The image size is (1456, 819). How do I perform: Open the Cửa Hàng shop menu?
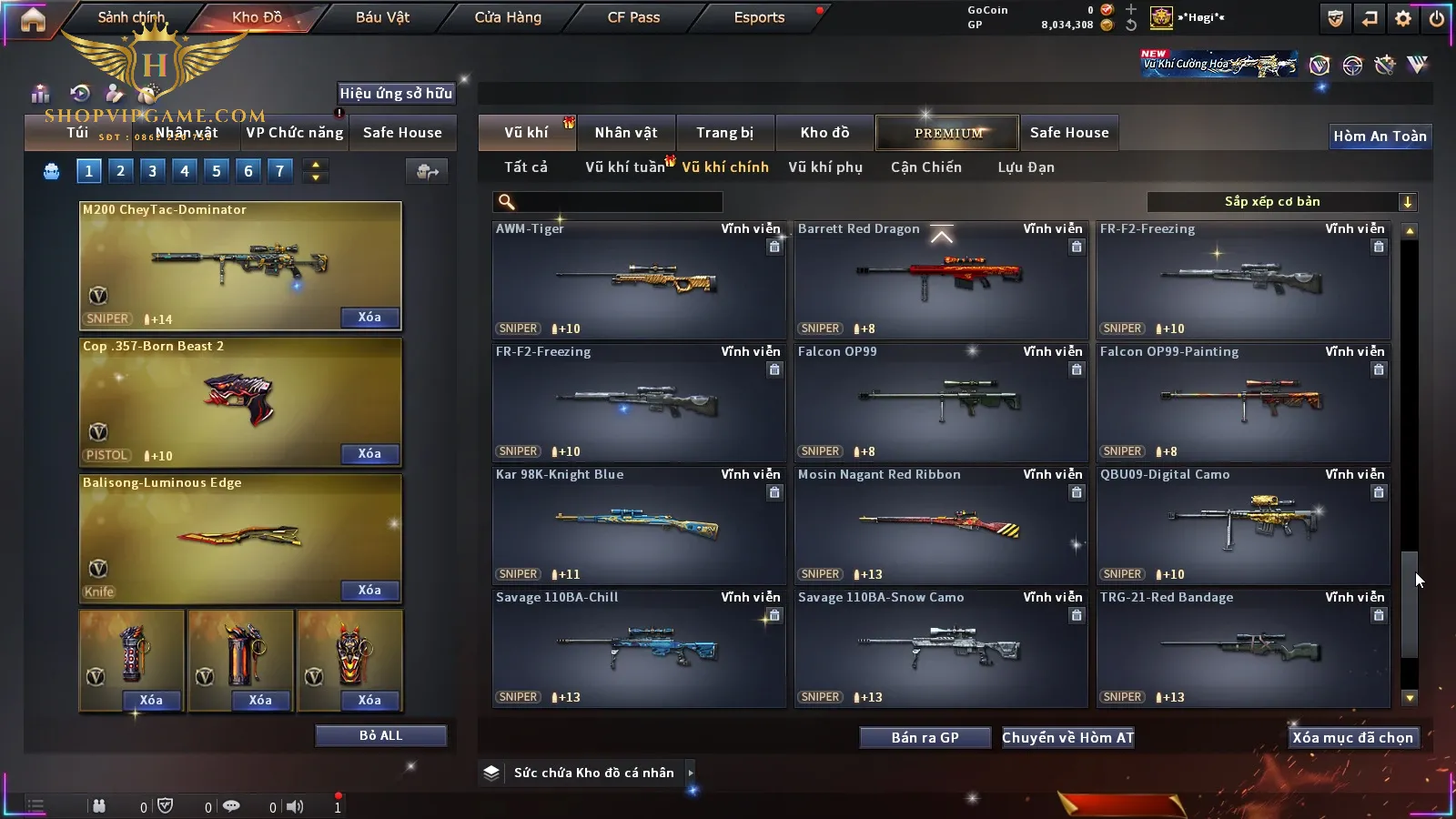coord(508,17)
